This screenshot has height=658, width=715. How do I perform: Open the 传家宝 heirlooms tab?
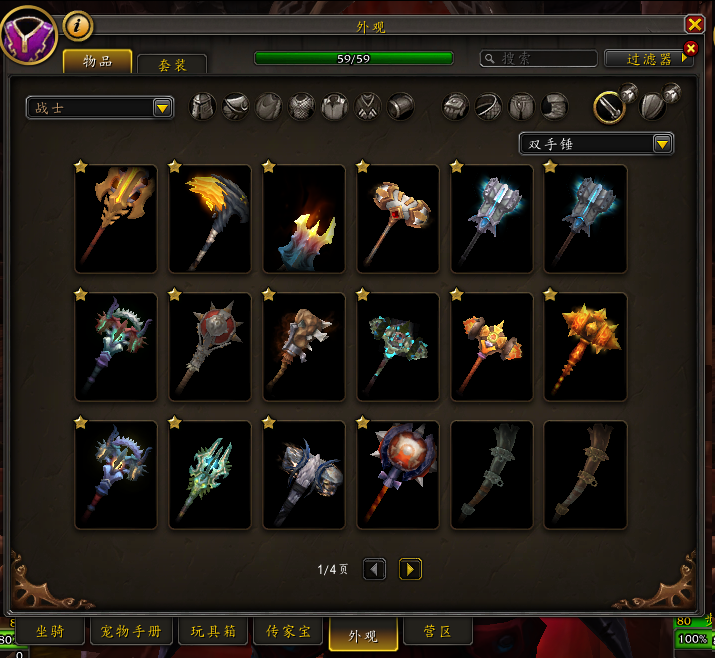(288, 632)
